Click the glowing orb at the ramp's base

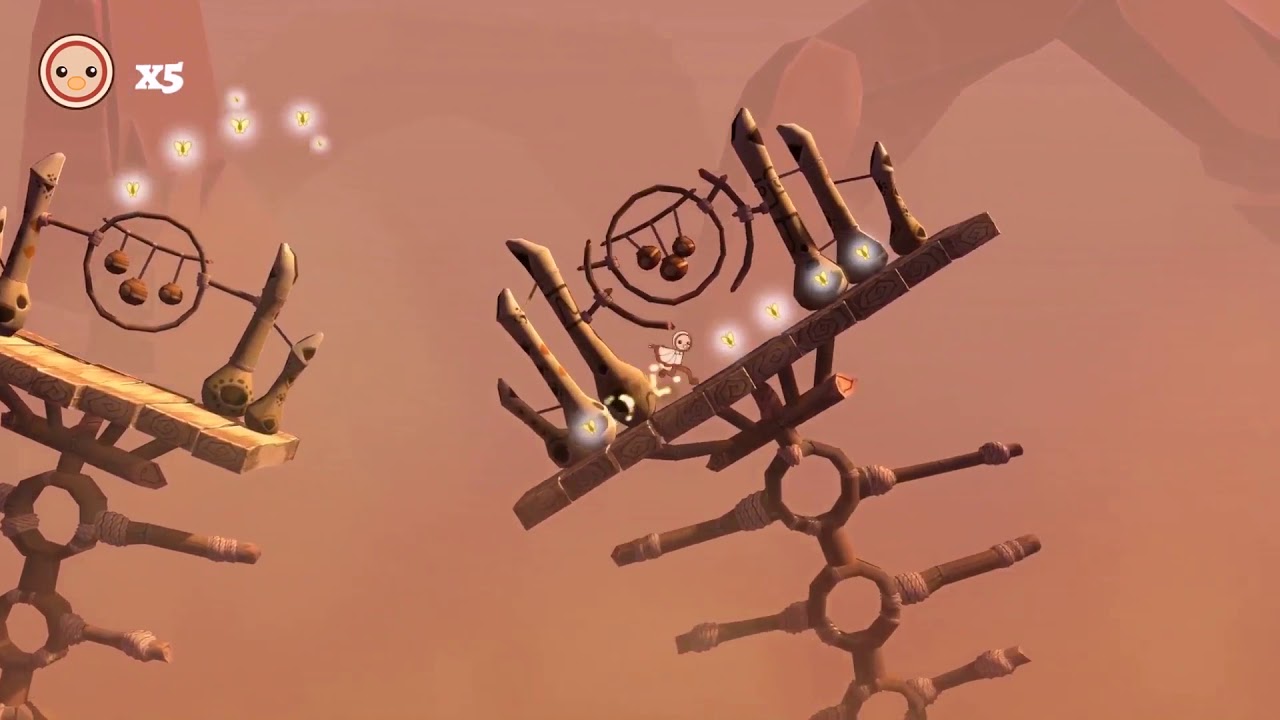[x=589, y=425]
